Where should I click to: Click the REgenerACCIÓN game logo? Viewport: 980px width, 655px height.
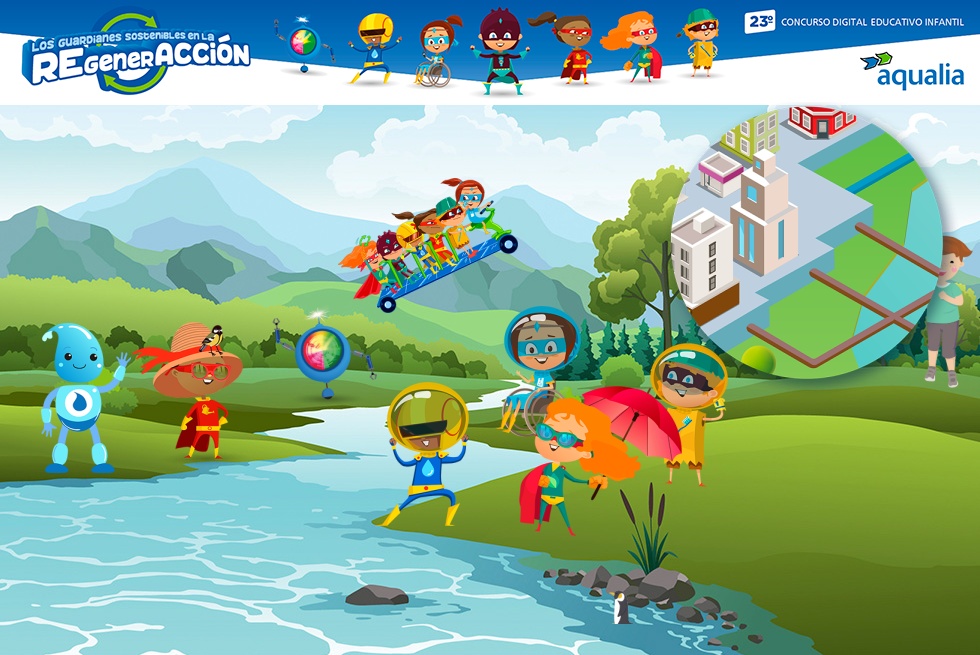pos(136,53)
